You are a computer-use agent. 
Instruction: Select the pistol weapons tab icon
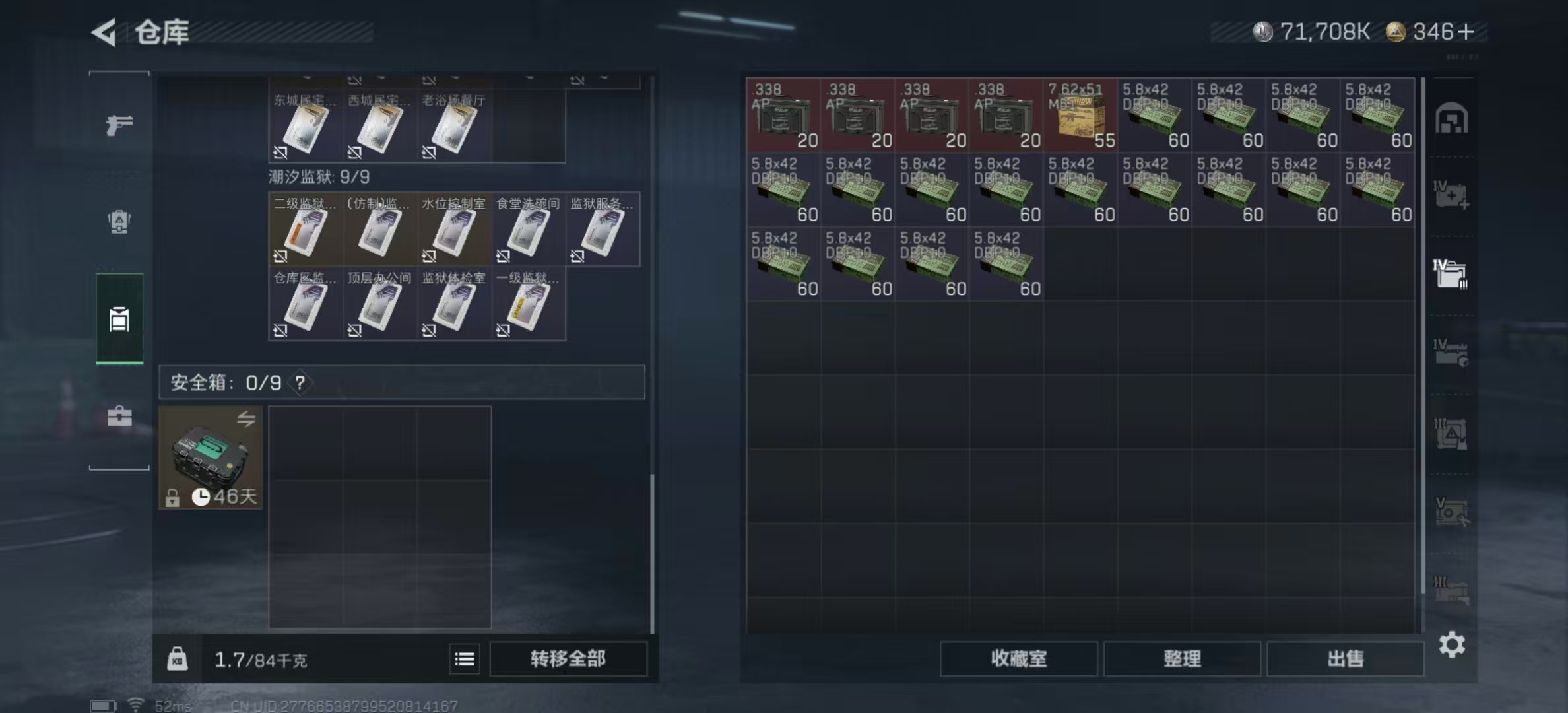pyautogui.click(x=119, y=123)
